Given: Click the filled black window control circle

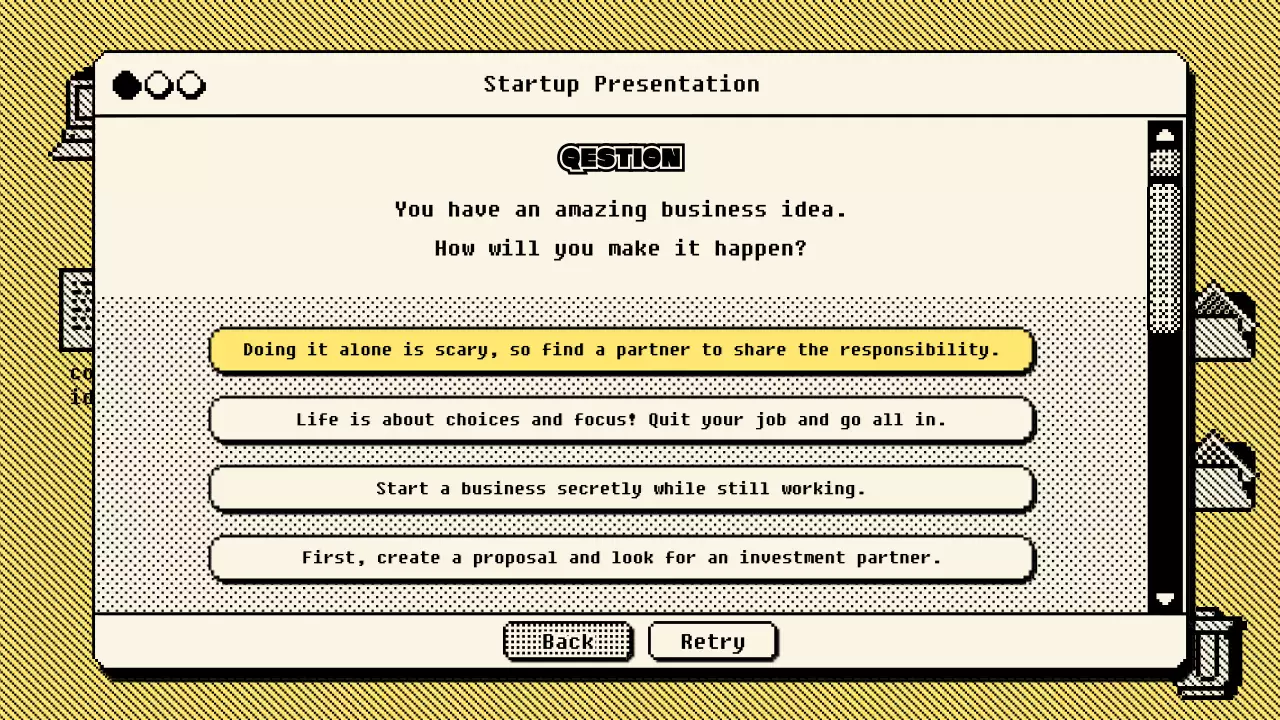Looking at the screenshot, I should [126, 85].
